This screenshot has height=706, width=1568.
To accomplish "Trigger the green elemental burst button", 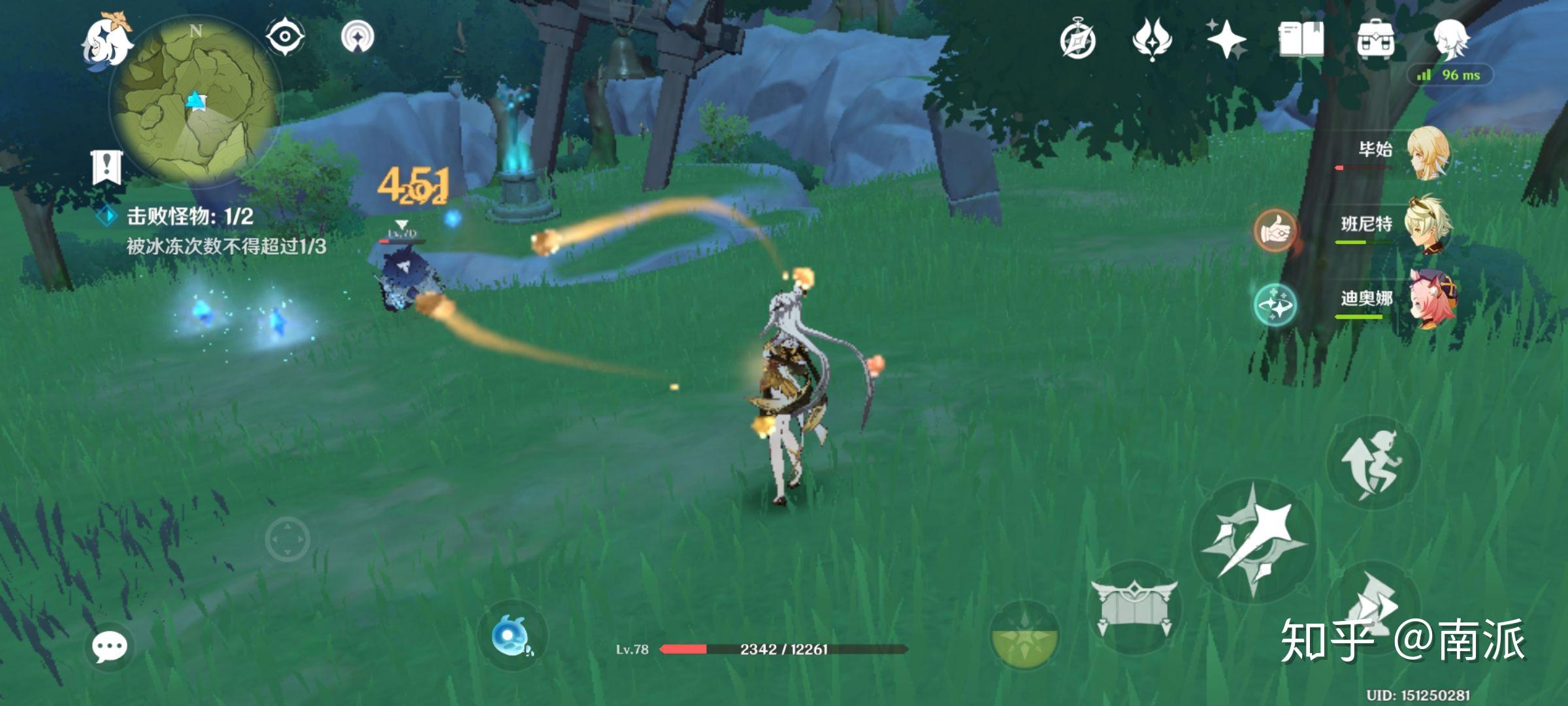I will coord(1024,635).
